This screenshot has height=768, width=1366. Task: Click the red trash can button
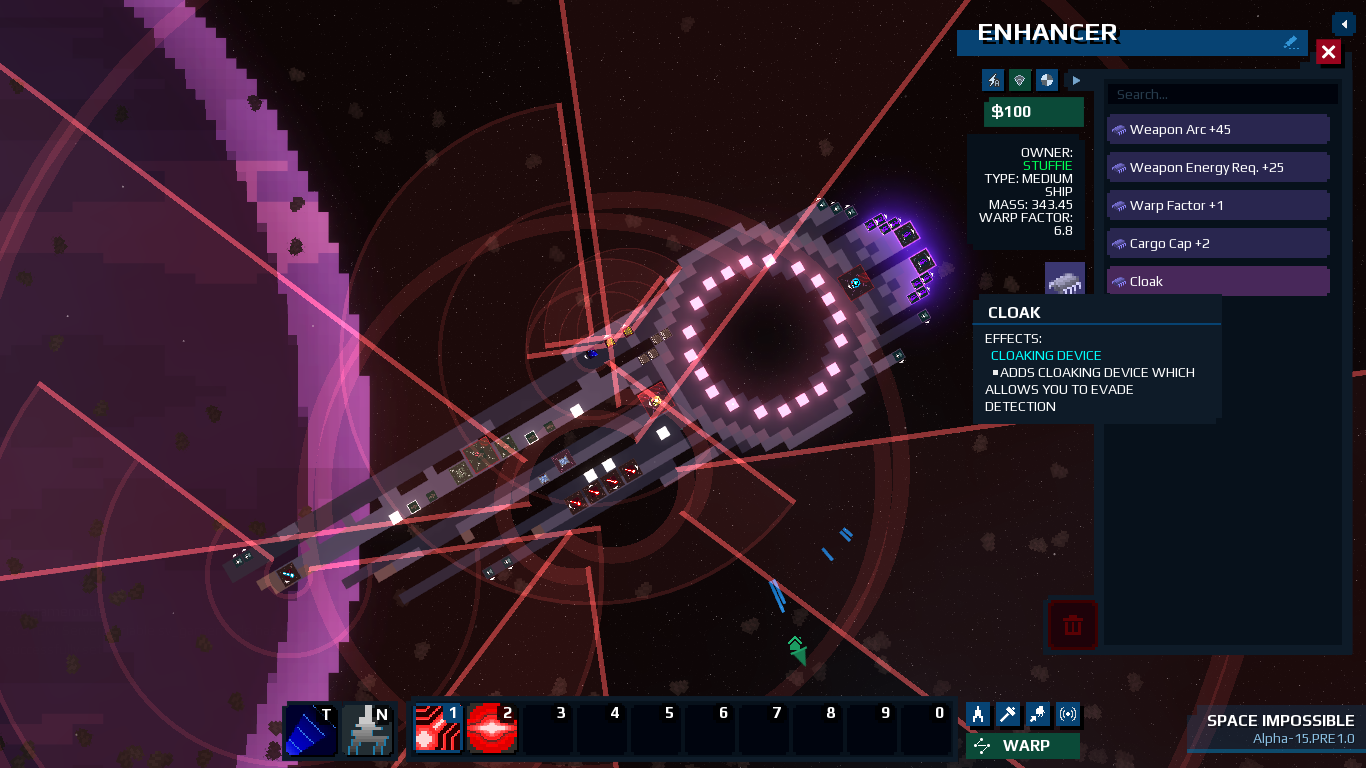(1073, 626)
